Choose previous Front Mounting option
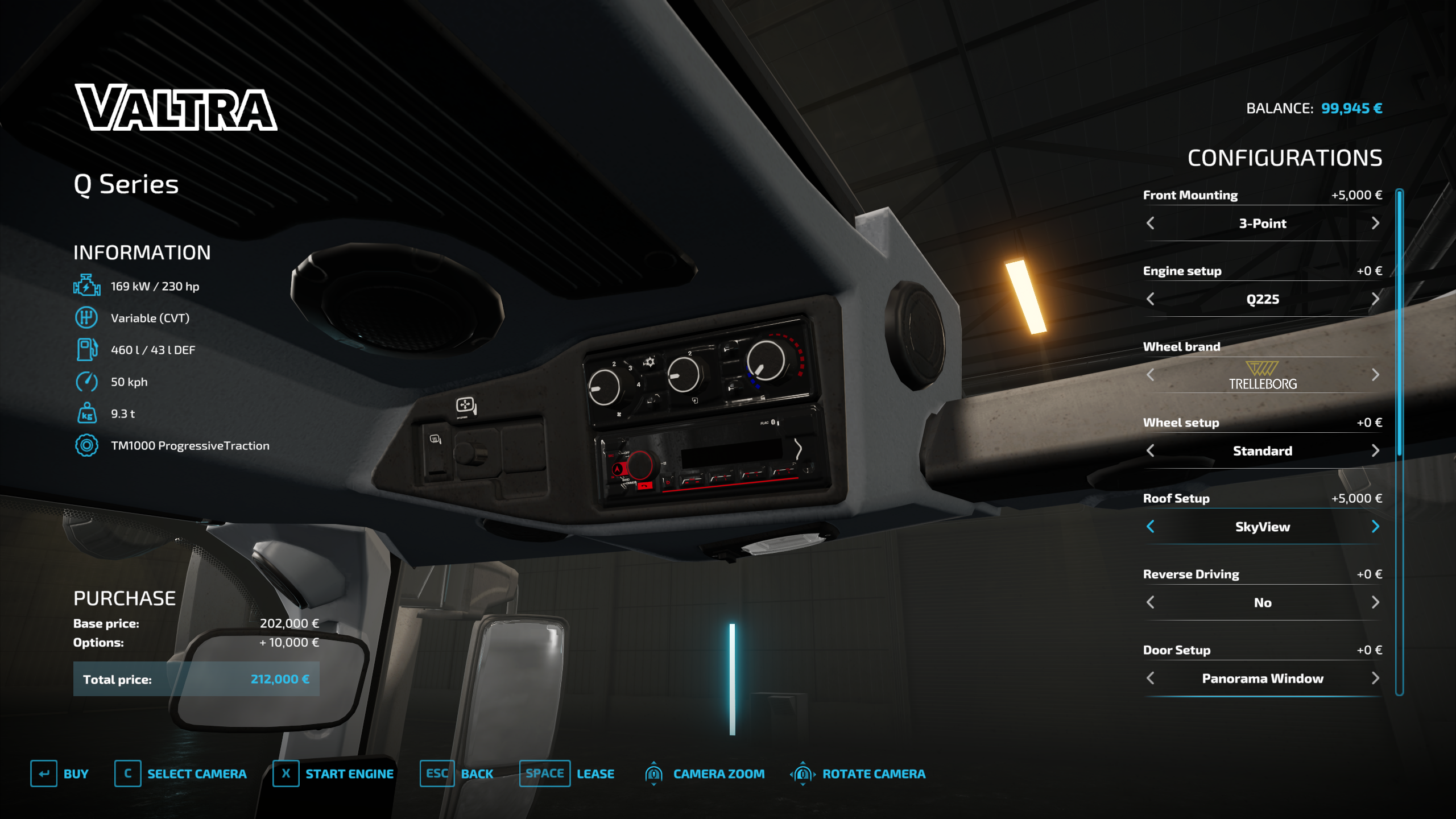Screen dimensions: 1456x819 point(1151,223)
